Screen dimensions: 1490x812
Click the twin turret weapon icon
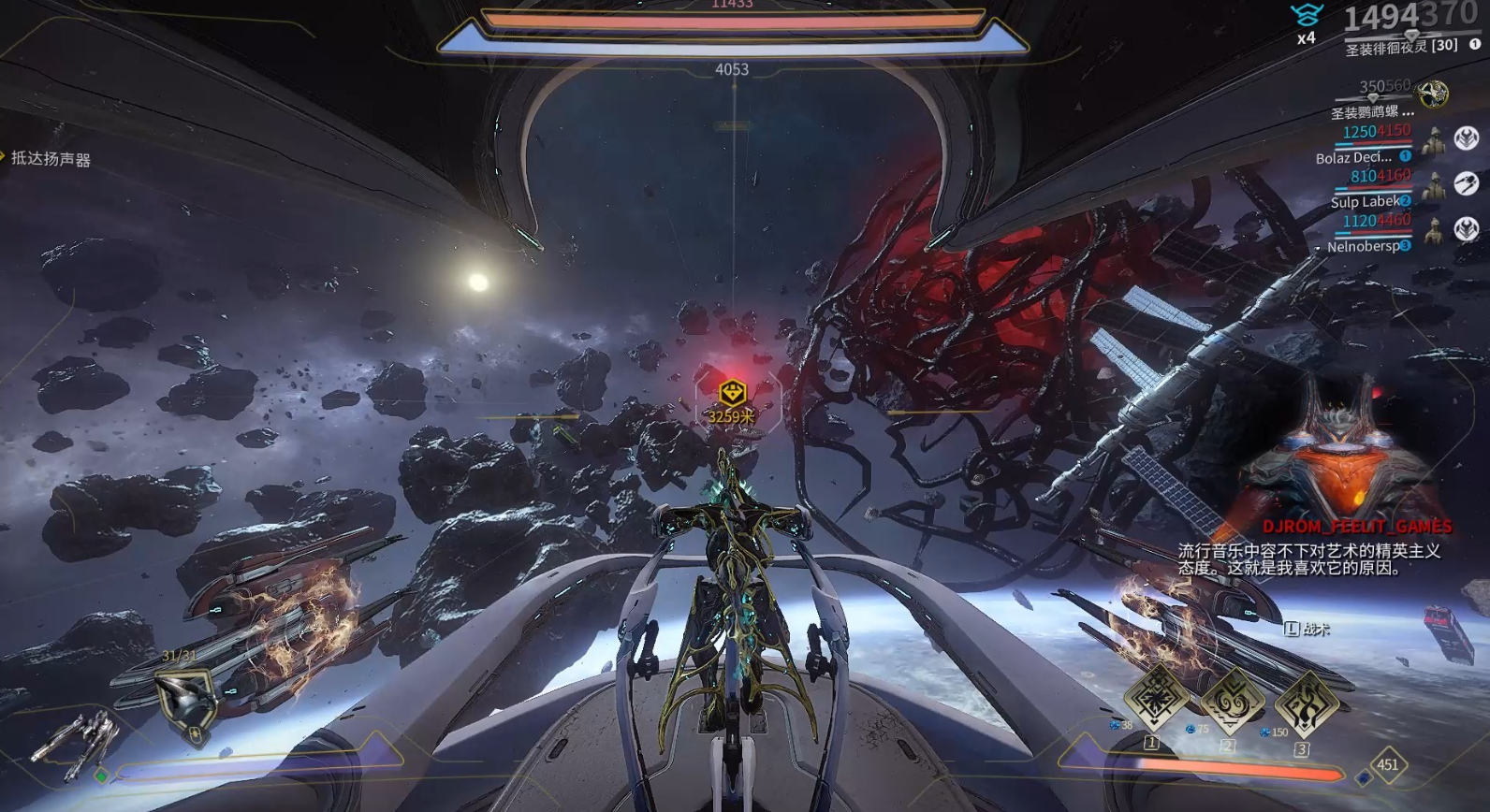(77, 743)
